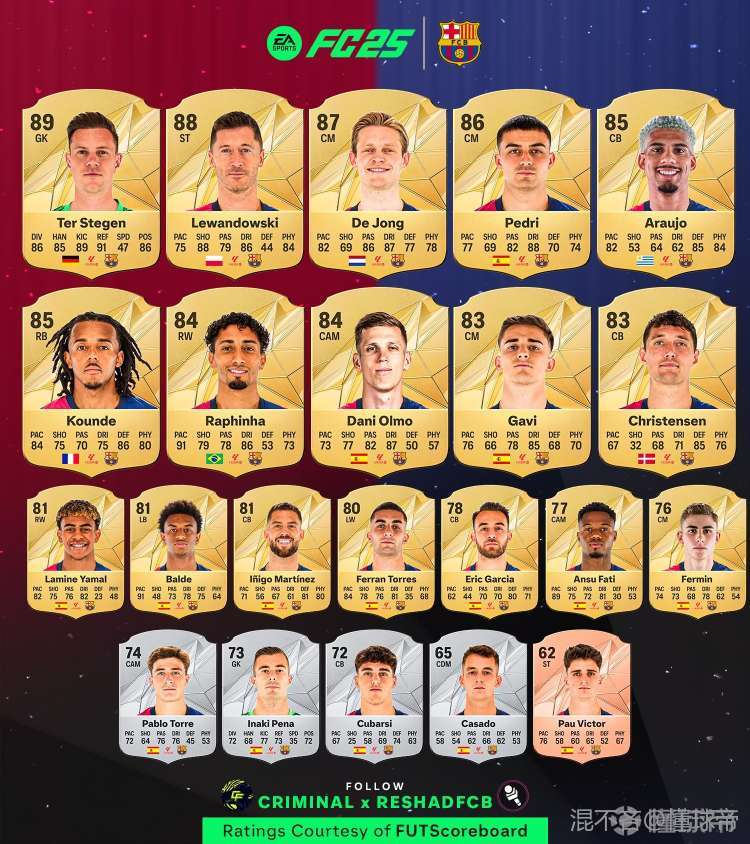Select the Ferran Torres card

(x=385, y=550)
